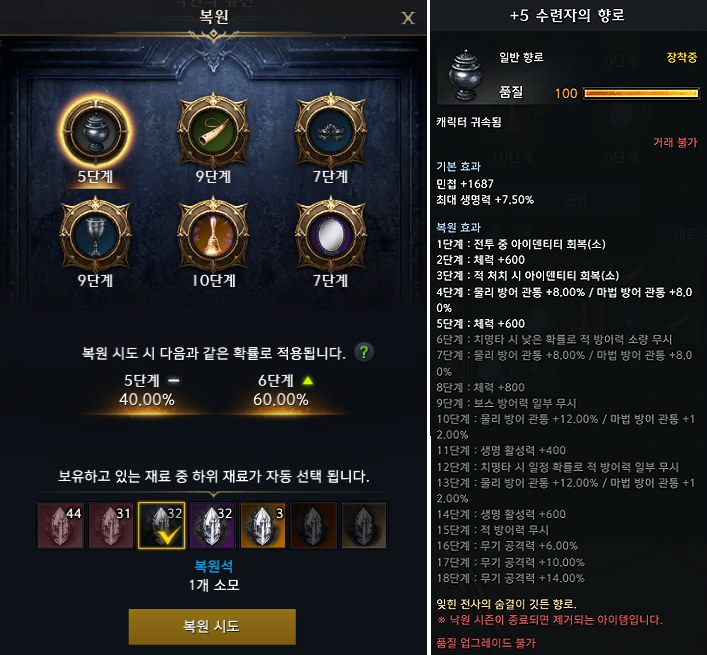Start the 복원 시도 restoration attempt

tap(212, 627)
